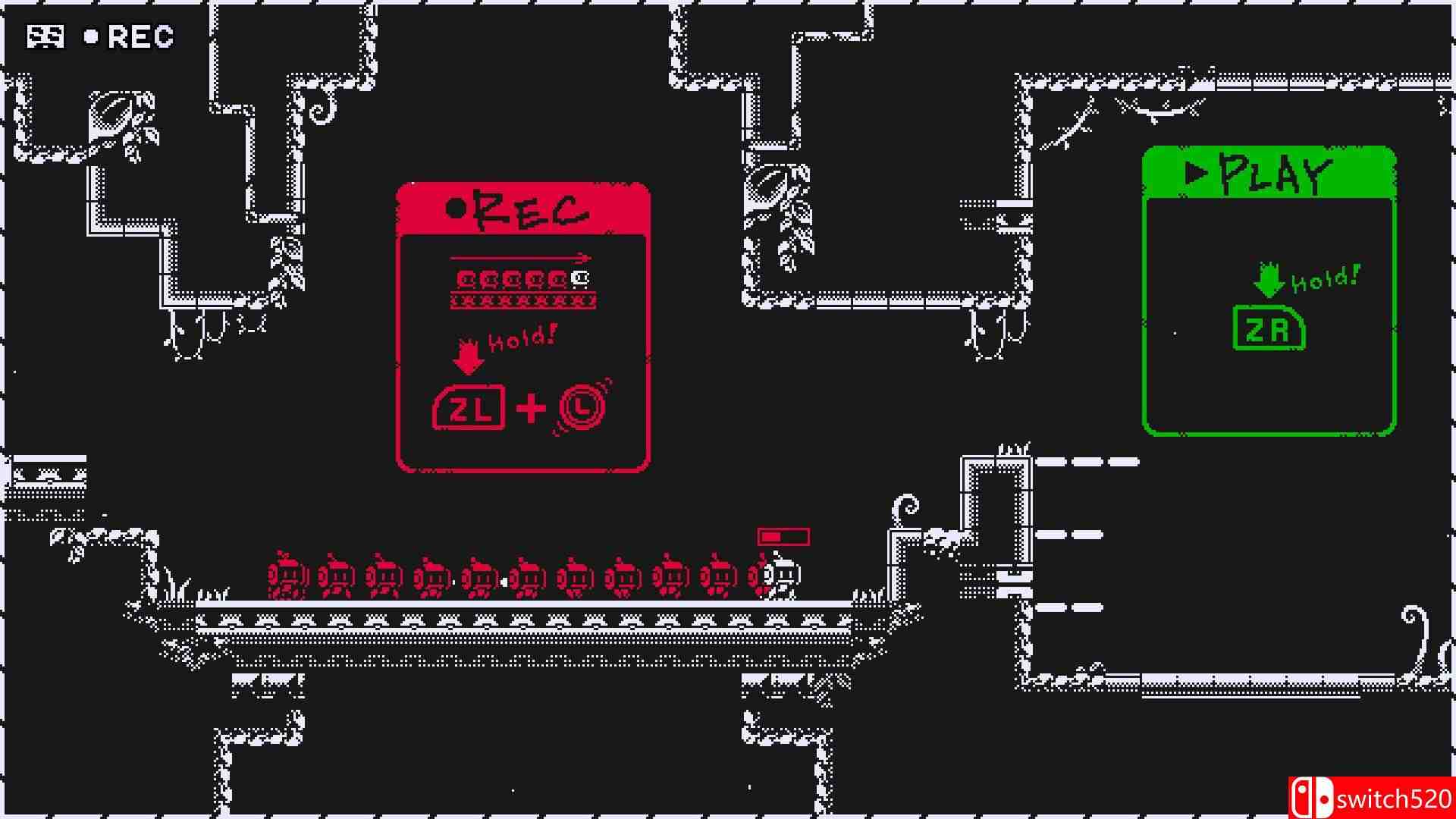
Task: Toggle the red recording dot on REC card
Action: coord(456,207)
